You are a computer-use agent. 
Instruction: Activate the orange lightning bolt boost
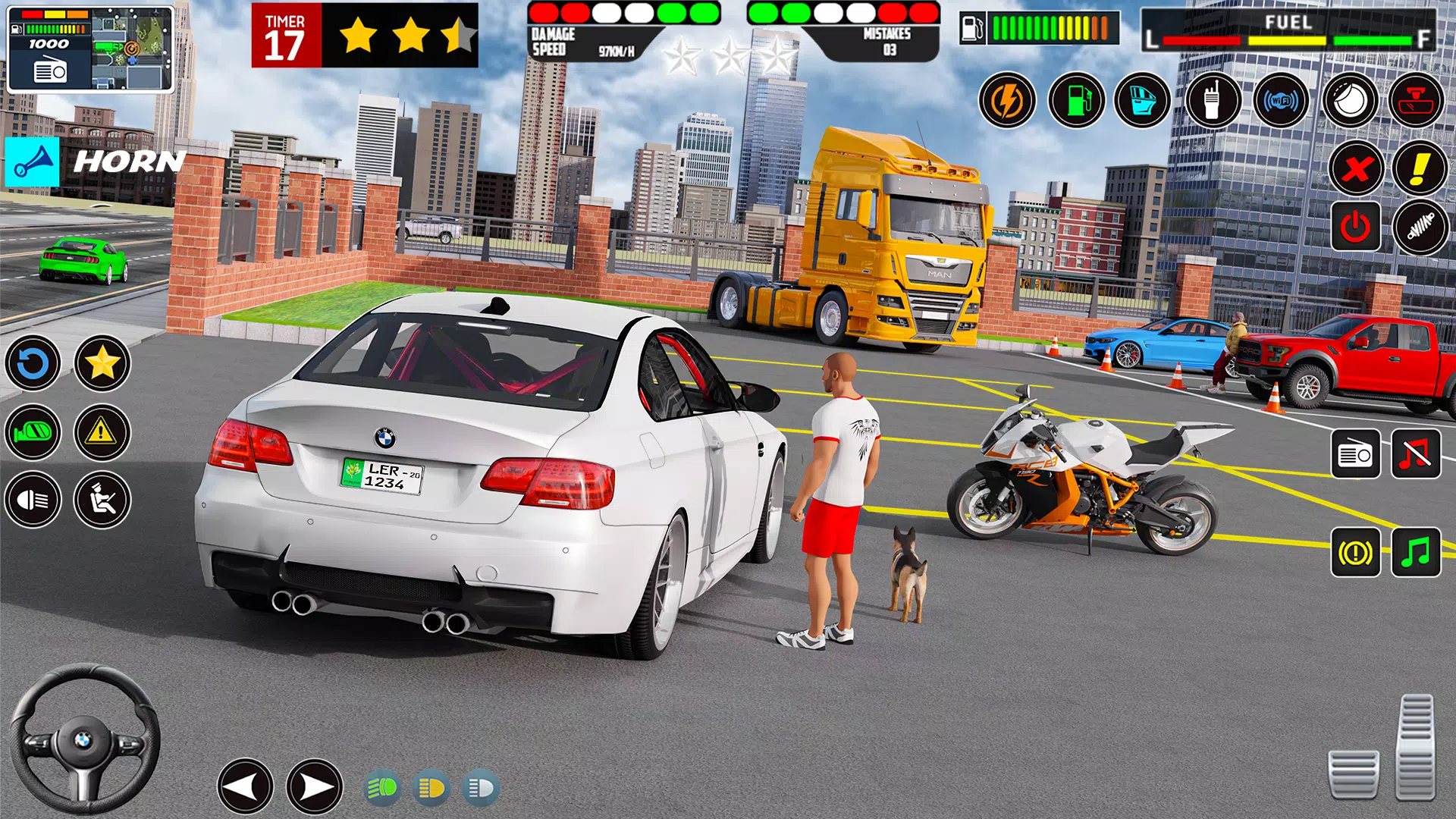click(1007, 100)
